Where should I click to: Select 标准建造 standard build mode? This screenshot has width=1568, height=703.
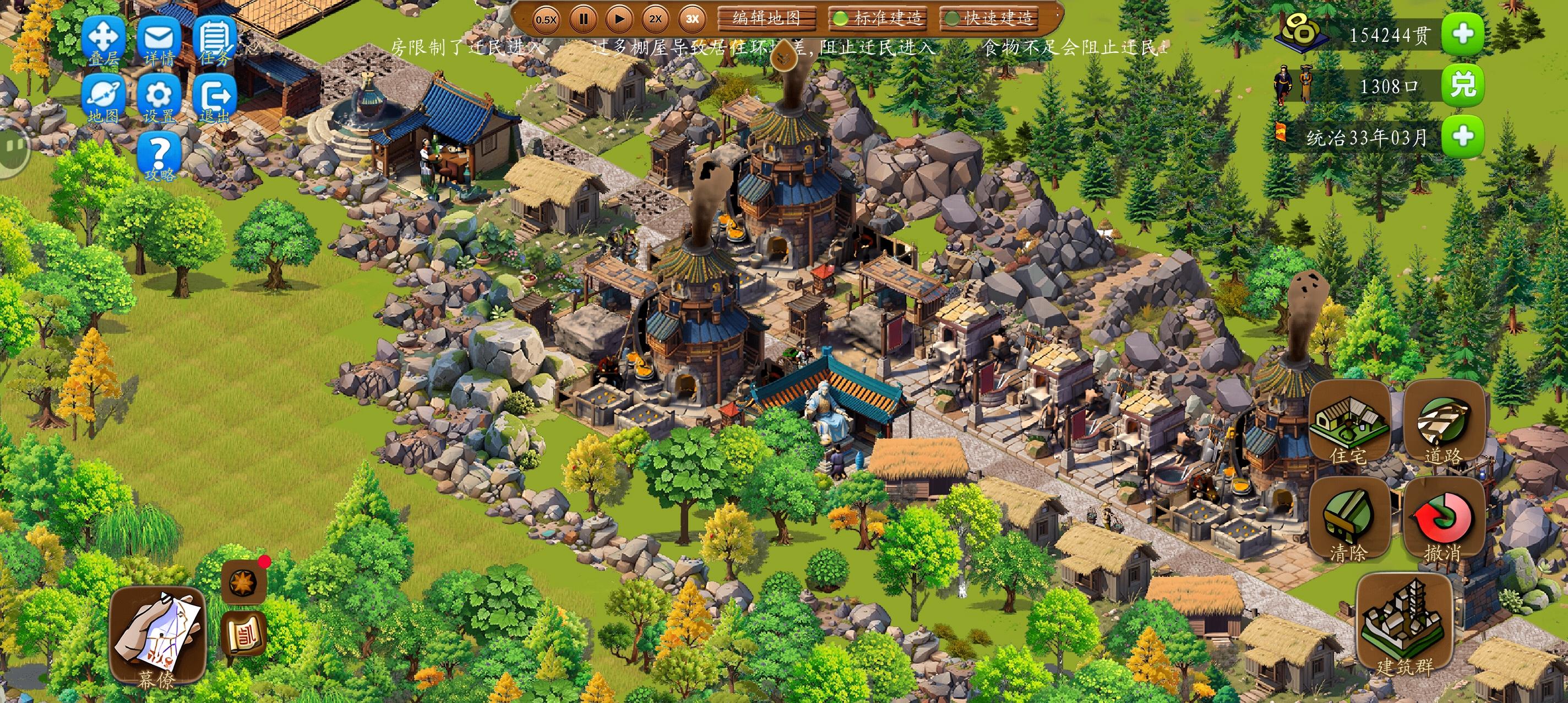click(878, 18)
